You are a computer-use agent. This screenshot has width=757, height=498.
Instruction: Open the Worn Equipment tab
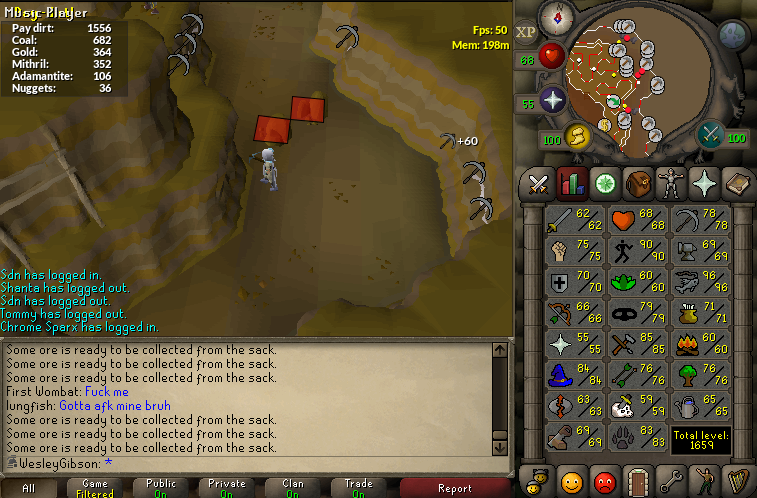(x=670, y=183)
